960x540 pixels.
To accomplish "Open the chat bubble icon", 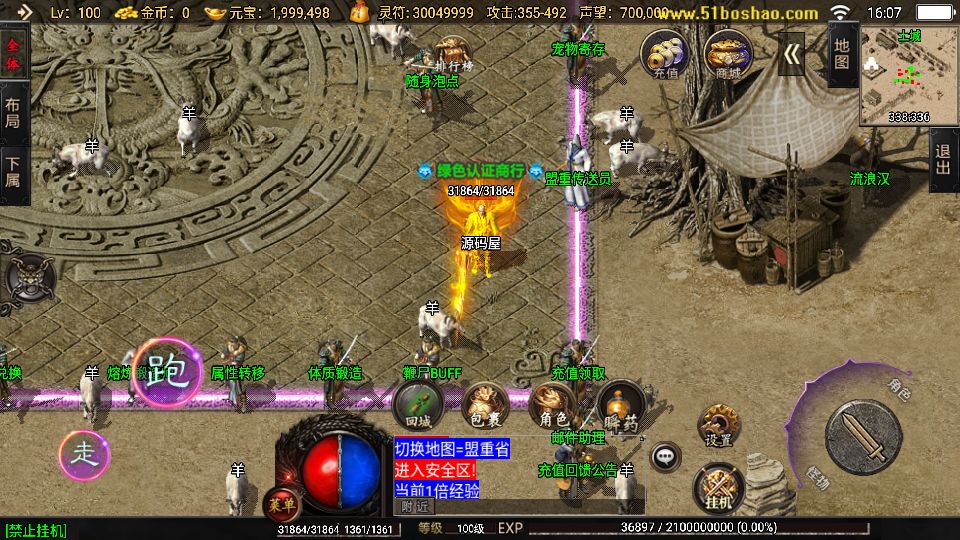I will click(x=663, y=458).
